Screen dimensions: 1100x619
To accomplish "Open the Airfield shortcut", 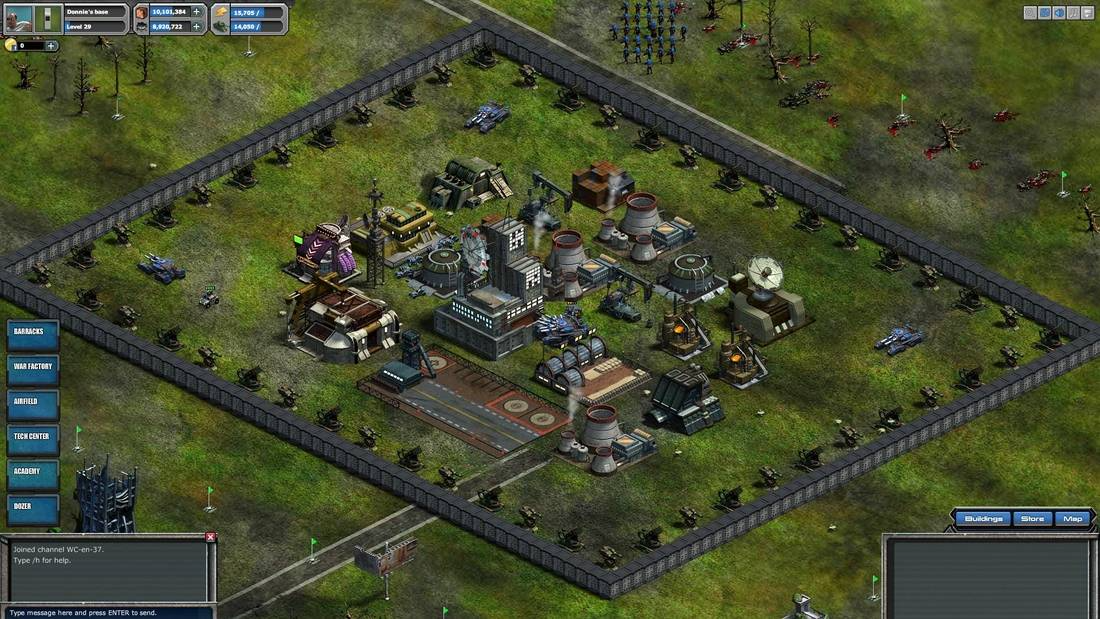I will [33, 404].
